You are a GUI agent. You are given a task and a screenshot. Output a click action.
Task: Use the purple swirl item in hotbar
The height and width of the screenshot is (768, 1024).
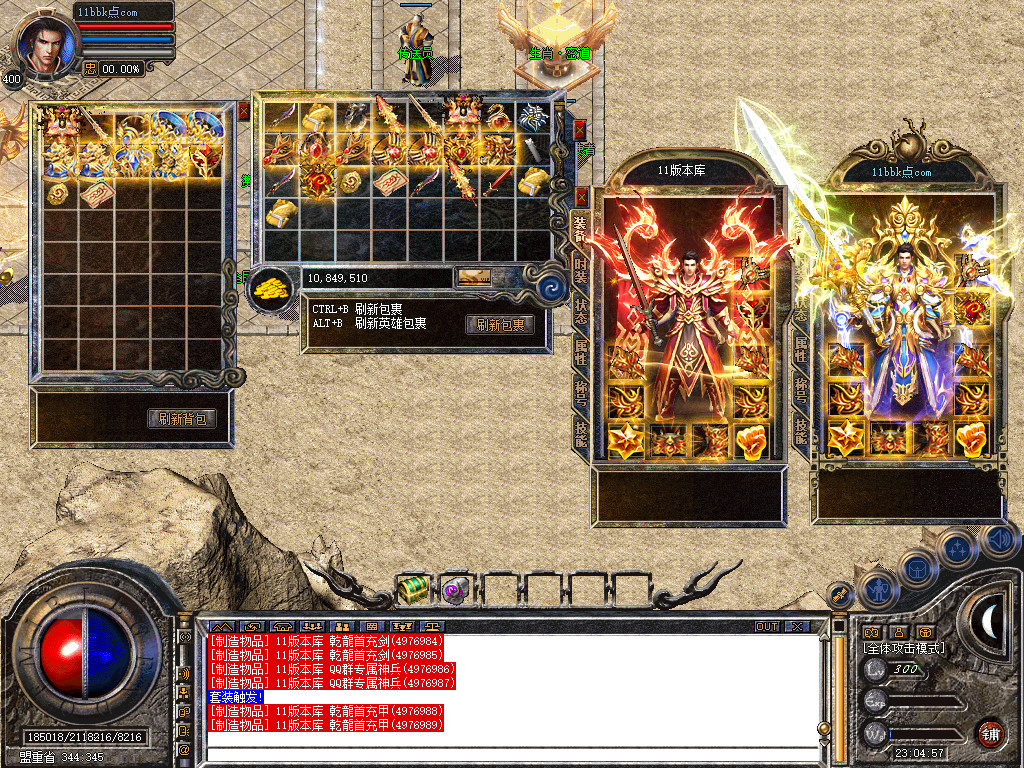[x=457, y=590]
